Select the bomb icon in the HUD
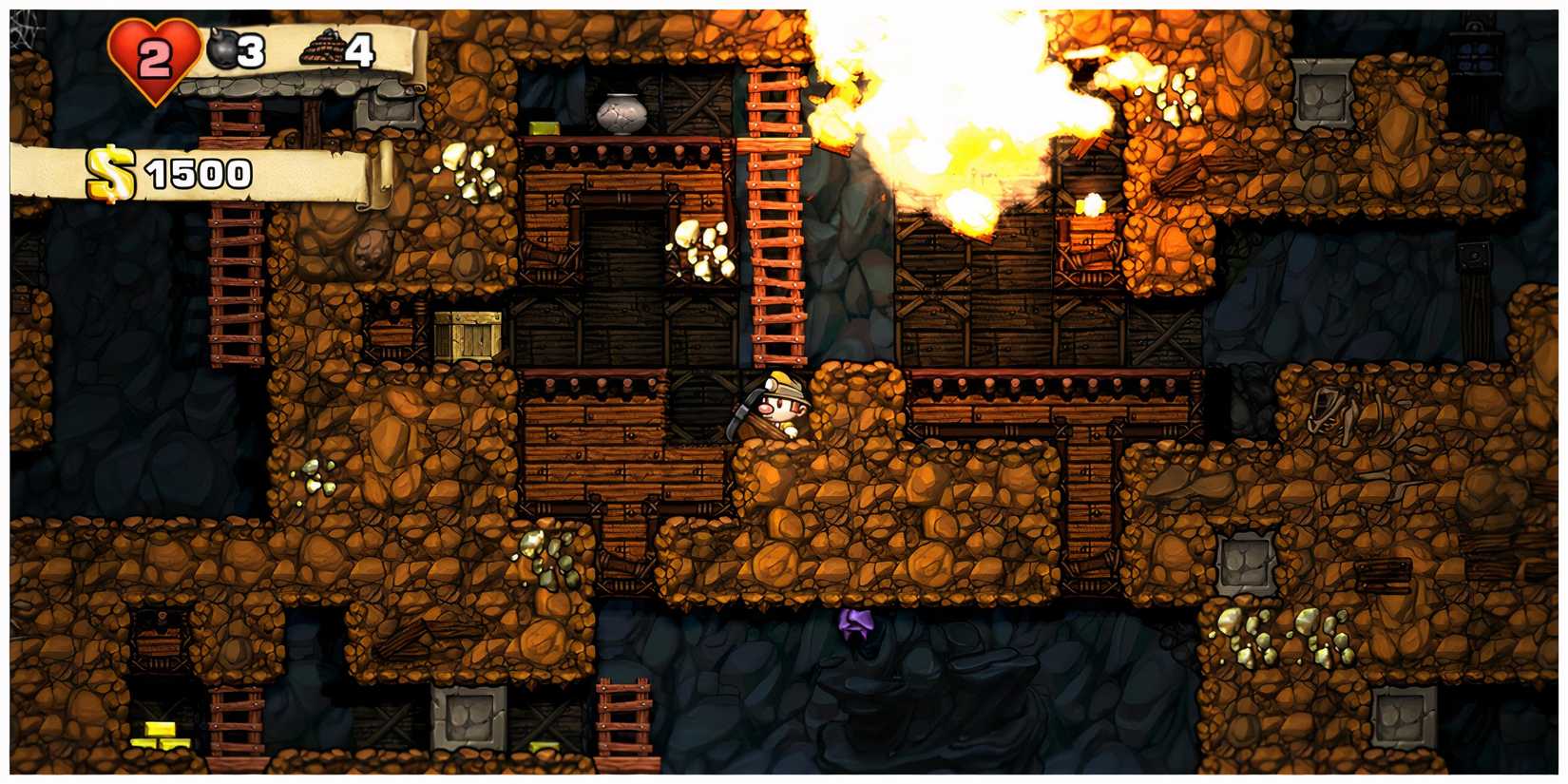Screen dimensions: 1568x784 pyautogui.click(x=225, y=48)
